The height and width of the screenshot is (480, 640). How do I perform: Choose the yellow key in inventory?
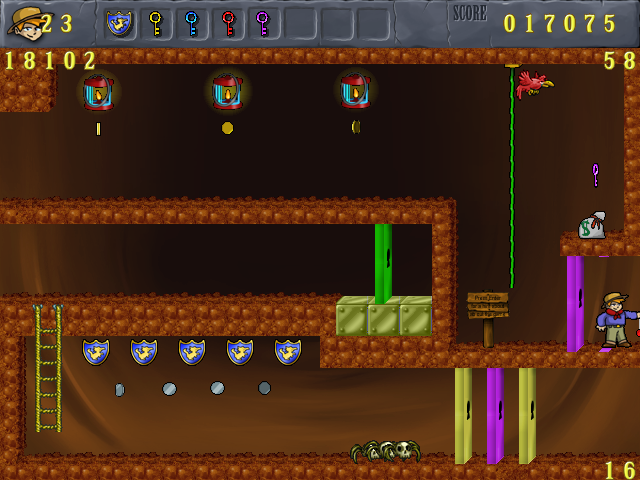tap(156, 23)
